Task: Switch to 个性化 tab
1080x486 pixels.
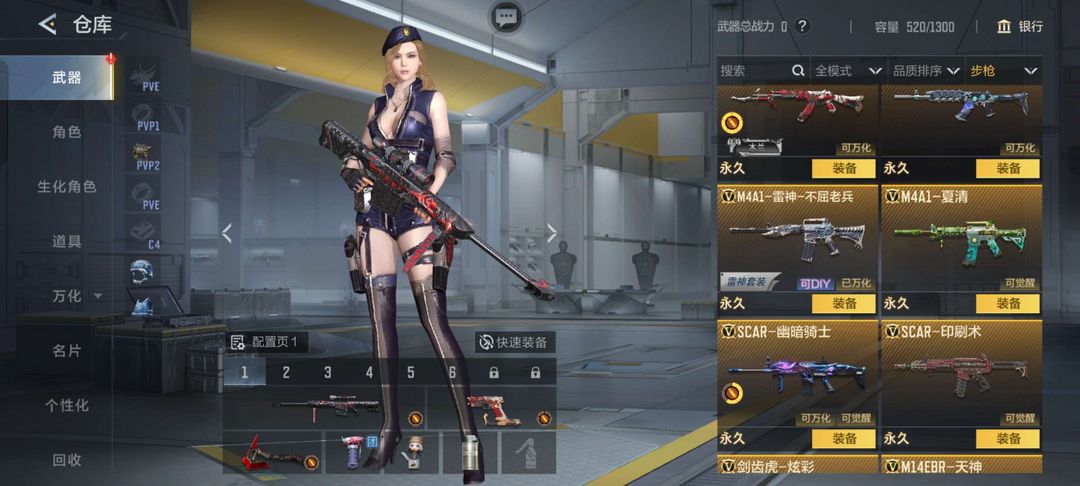Action: pyautogui.click(x=66, y=405)
